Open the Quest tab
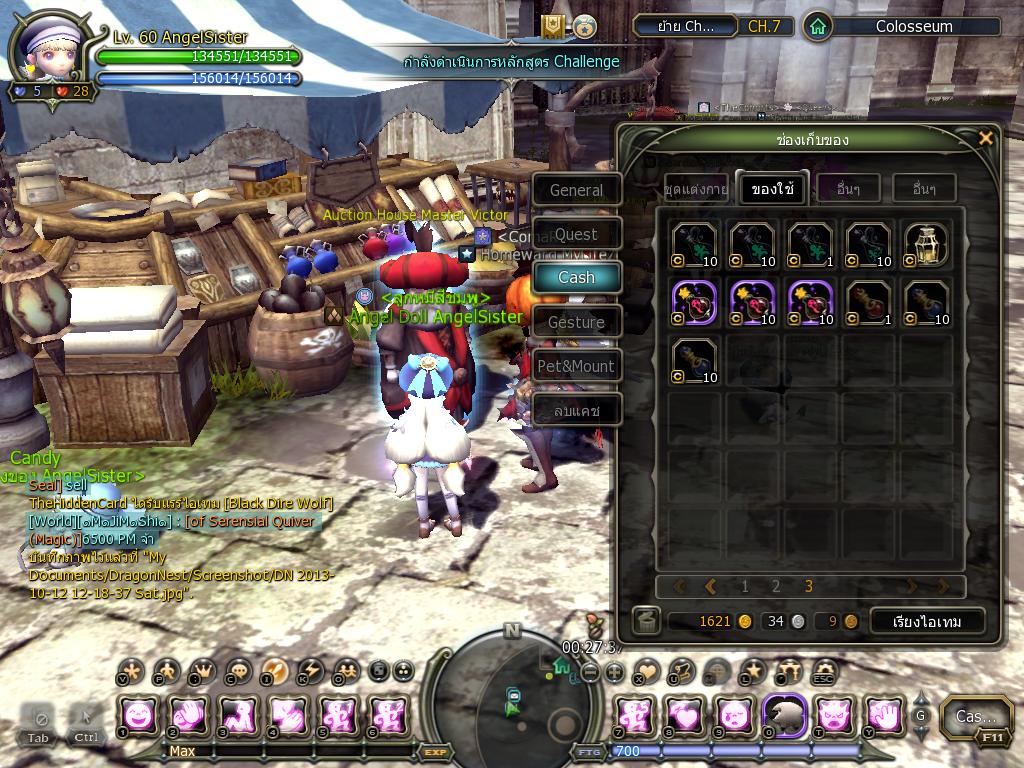The image size is (1024, 768). (x=576, y=234)
